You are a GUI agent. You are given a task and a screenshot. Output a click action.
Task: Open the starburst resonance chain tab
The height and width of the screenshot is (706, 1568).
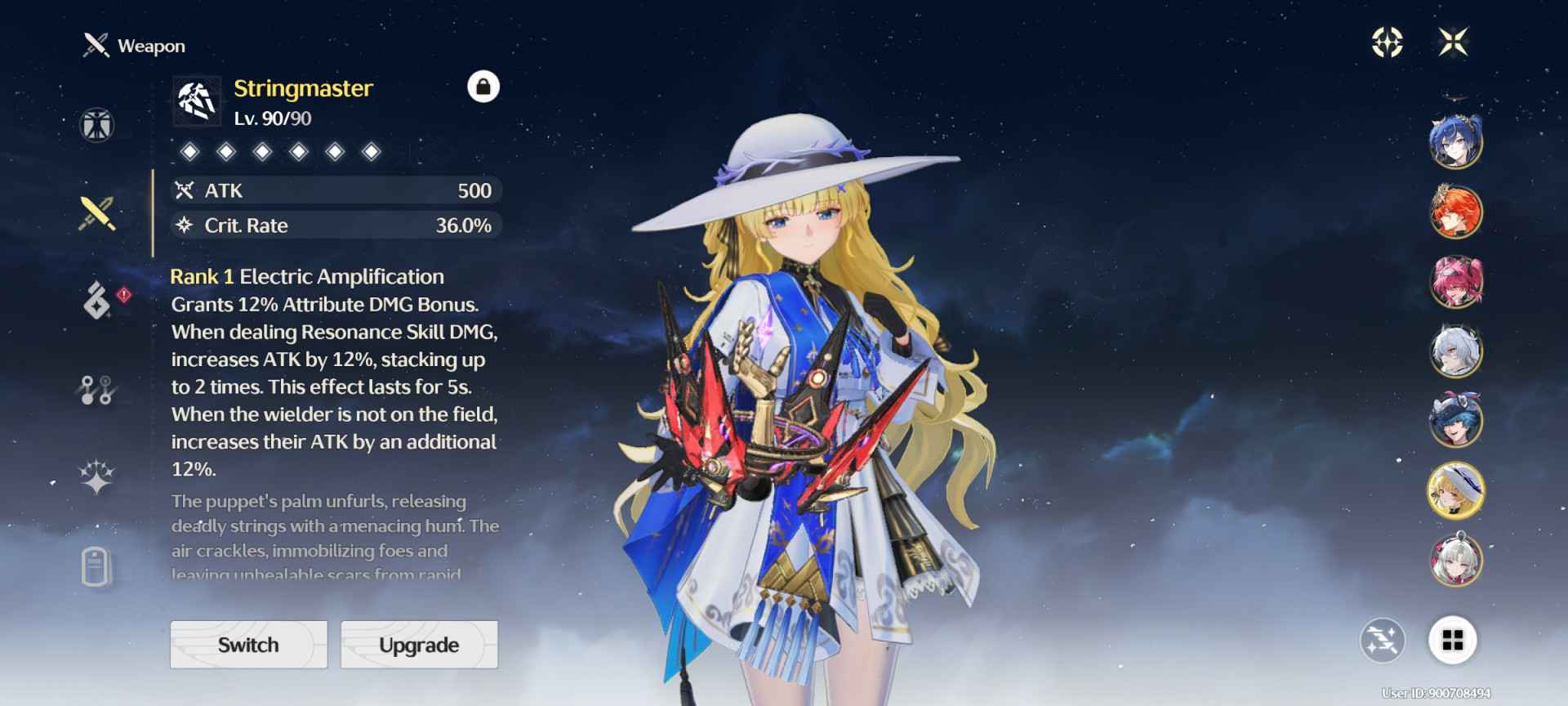tap(96, 478)
